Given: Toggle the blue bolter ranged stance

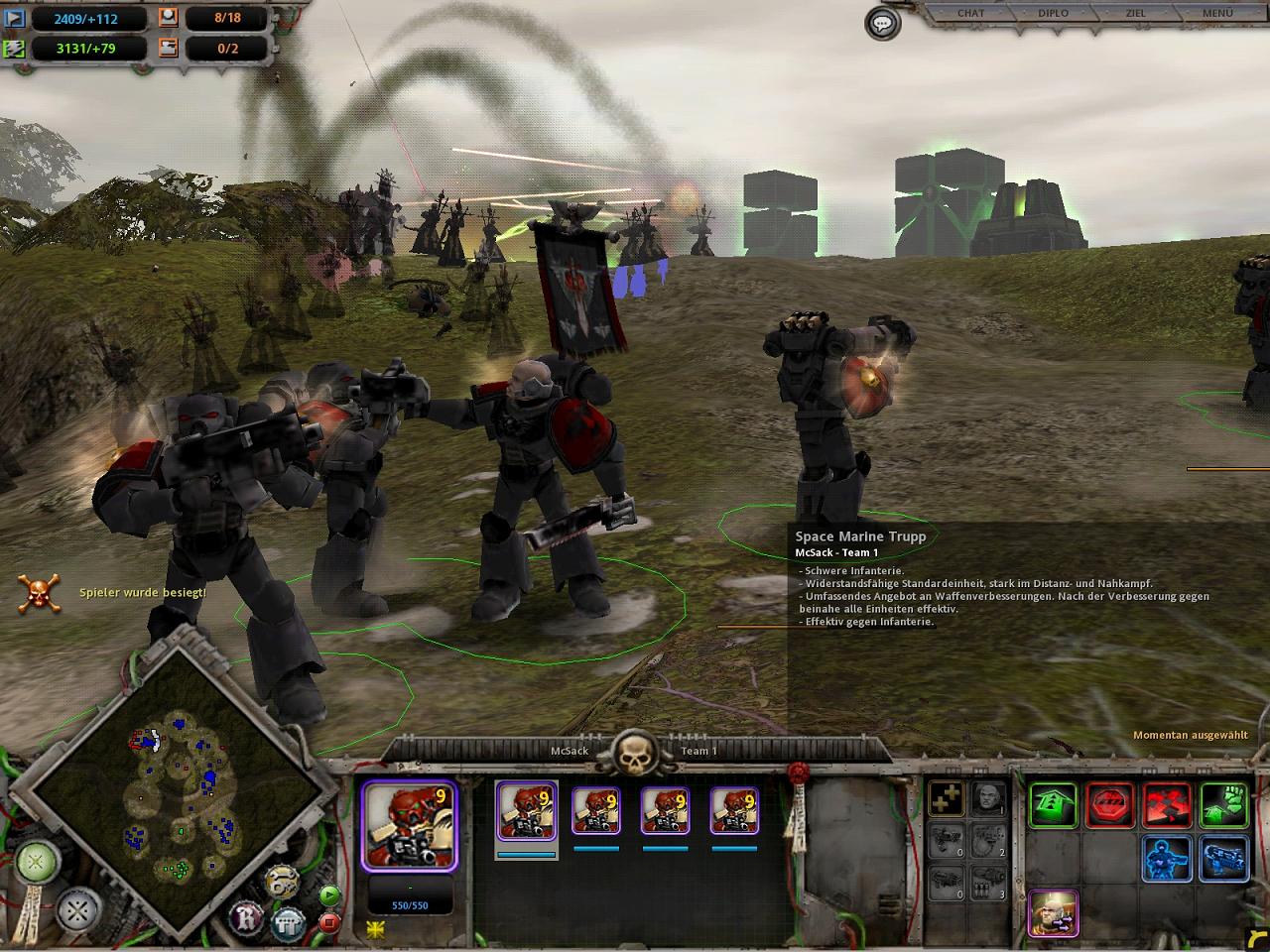Looking at the screenshot, I should (1224, 860).
